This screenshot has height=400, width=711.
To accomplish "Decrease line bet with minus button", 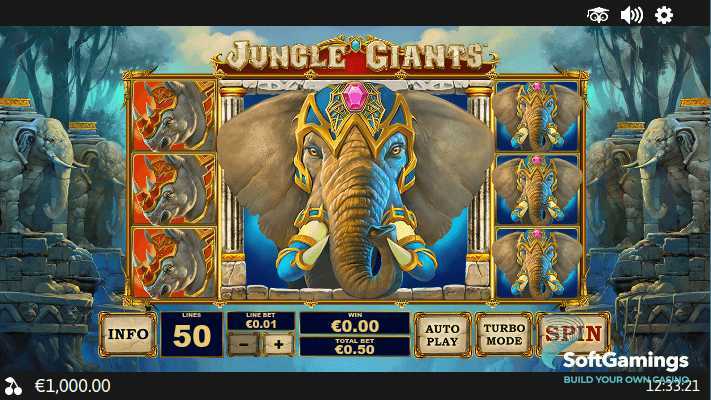I will coord(243,345).
